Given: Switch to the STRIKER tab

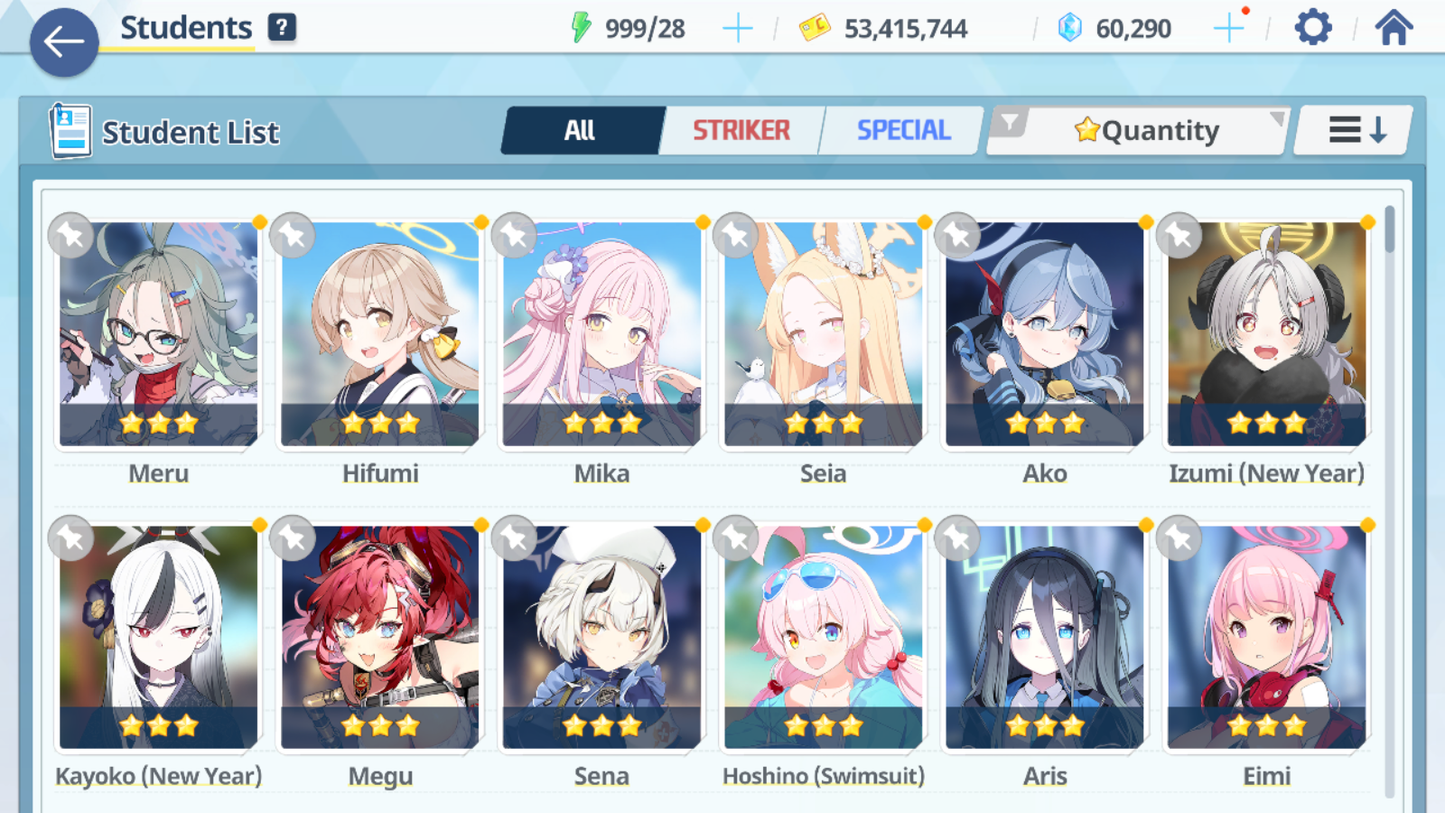Looking at the screenshot, I should pyautogui.click(x=741, y=129).
